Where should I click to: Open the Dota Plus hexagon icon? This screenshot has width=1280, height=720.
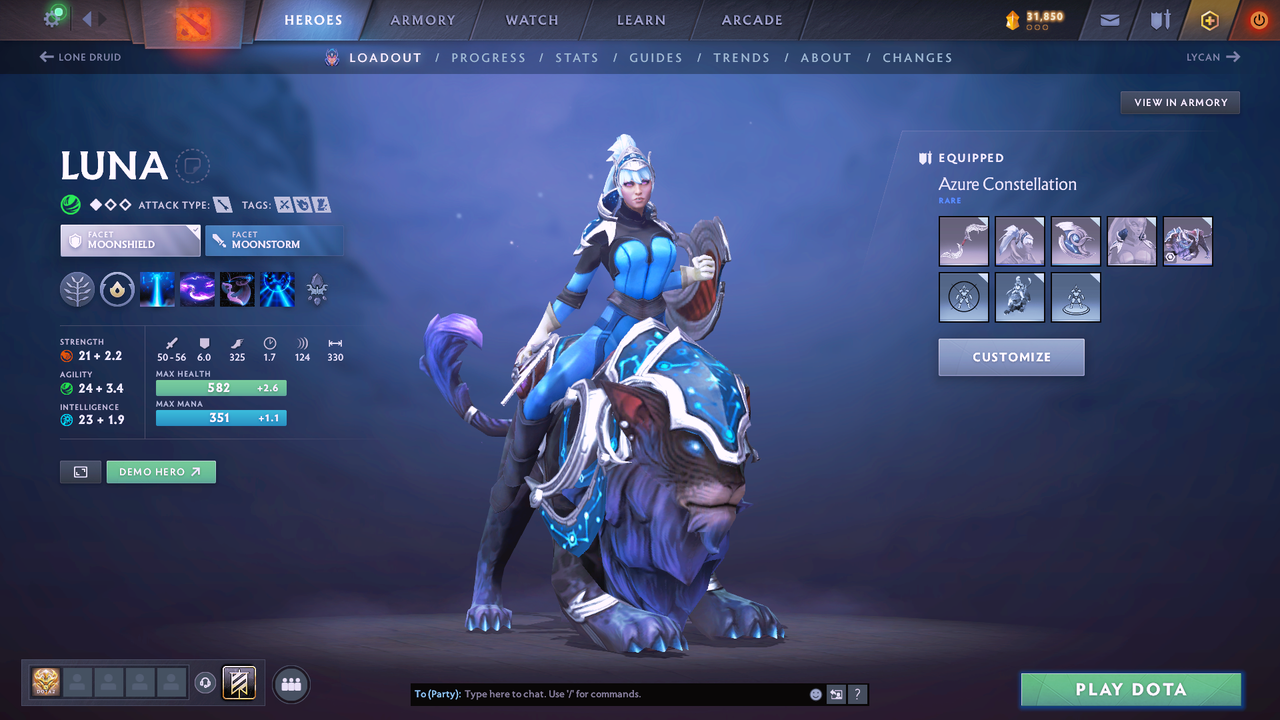(x=1209, y=20)
